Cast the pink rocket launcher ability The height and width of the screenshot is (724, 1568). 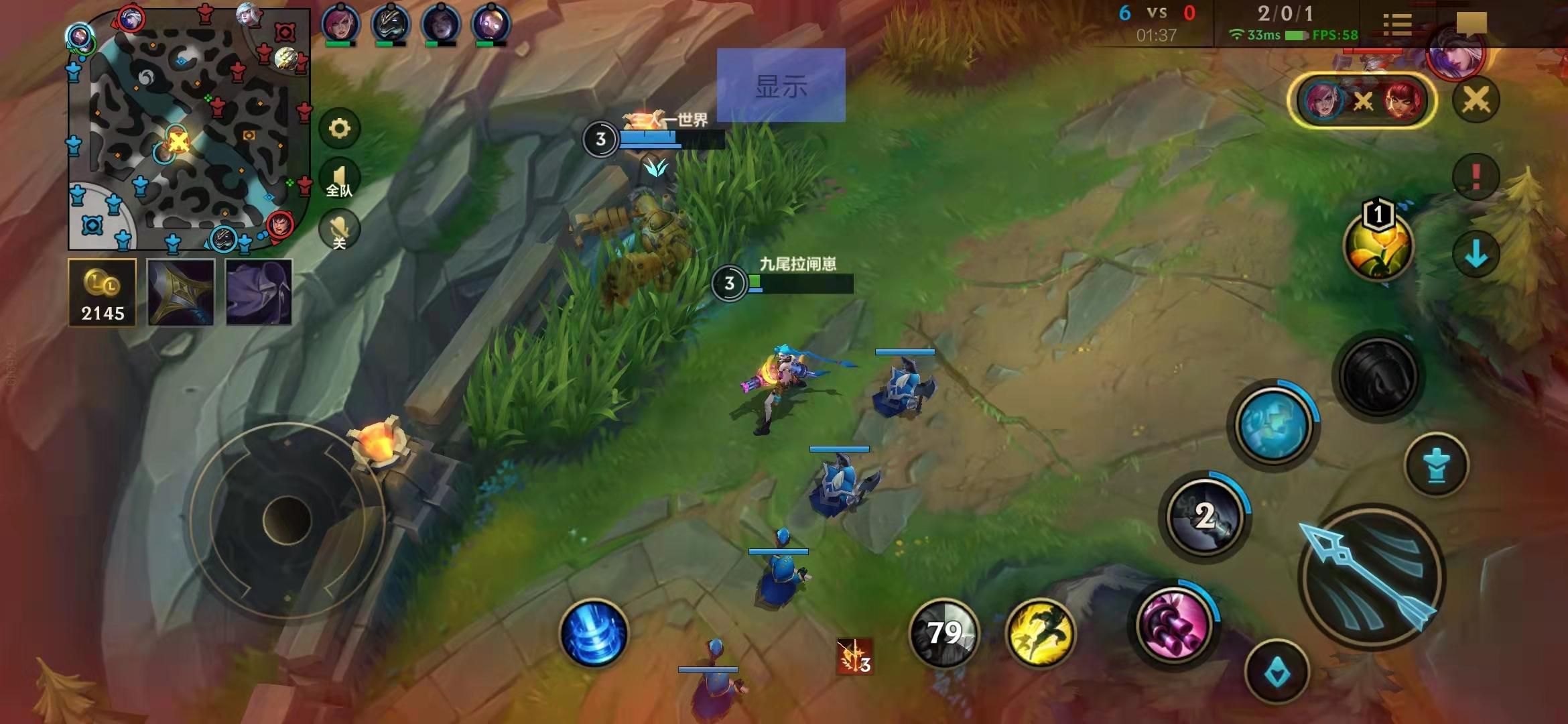pos(1174,623)
